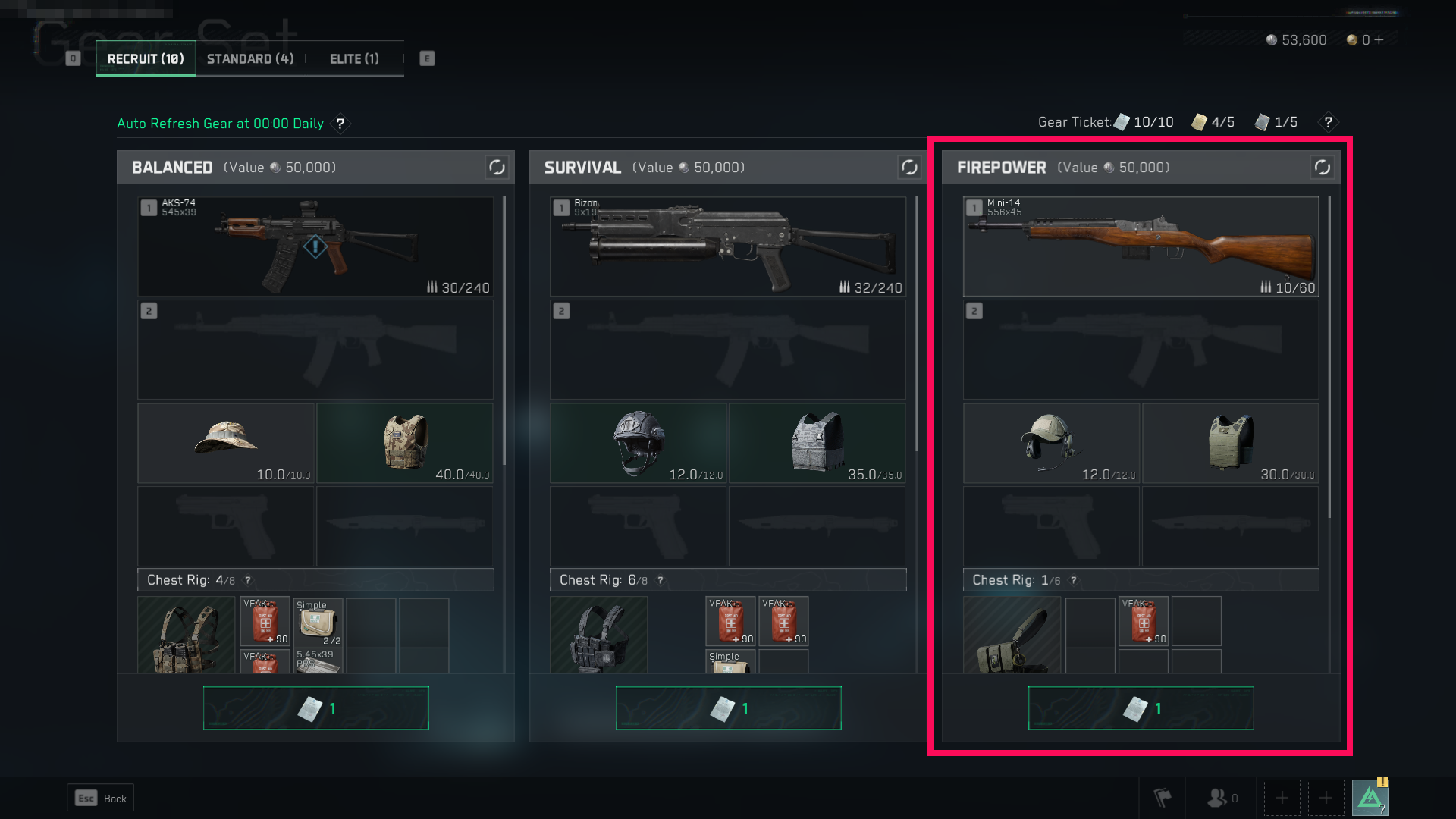This screenshot has height=819, width=1456.
Task: Click the gold currency plus icon top right
Action: click(1380, 40)
